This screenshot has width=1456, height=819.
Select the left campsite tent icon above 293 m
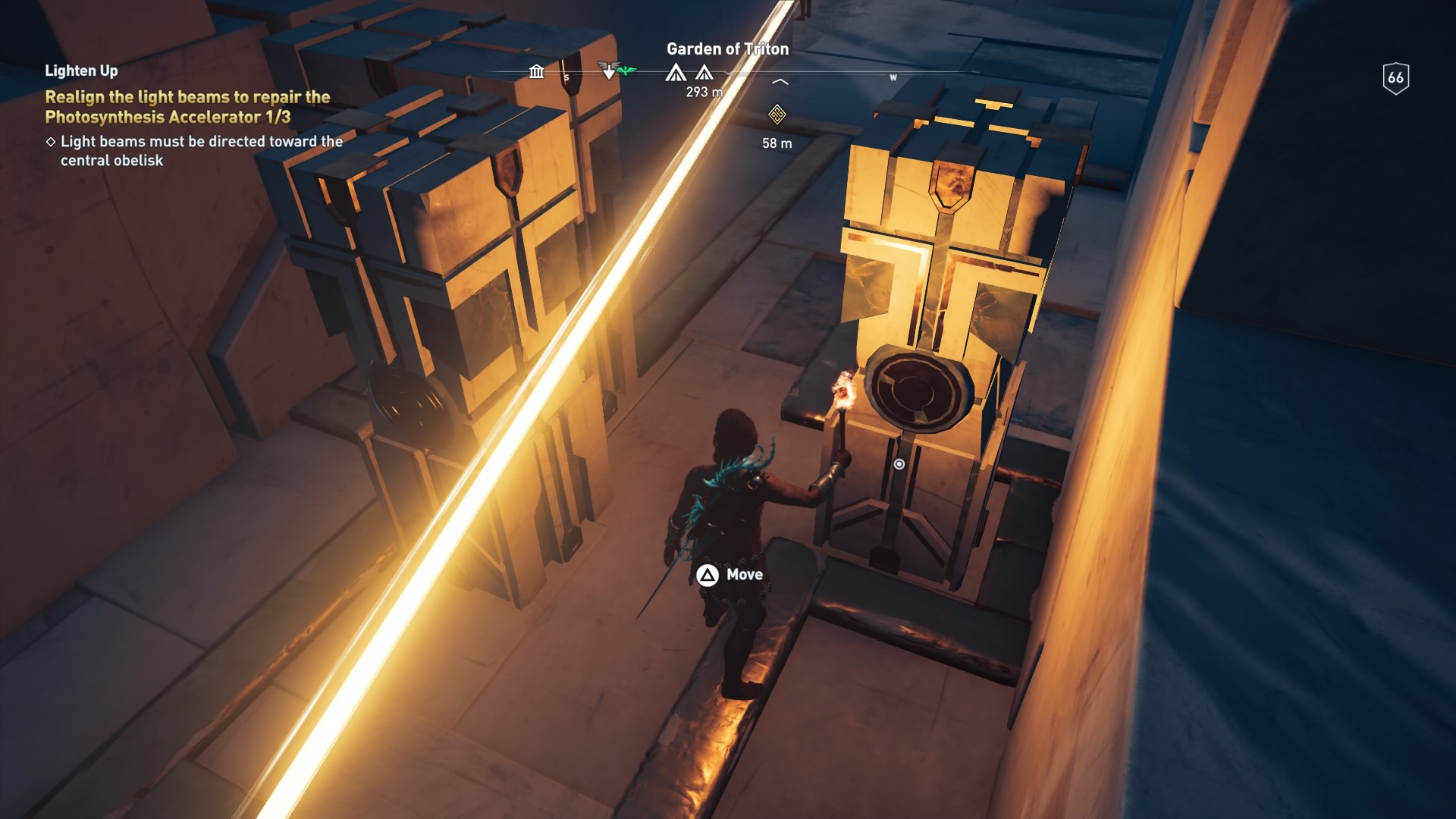(677, 74)
